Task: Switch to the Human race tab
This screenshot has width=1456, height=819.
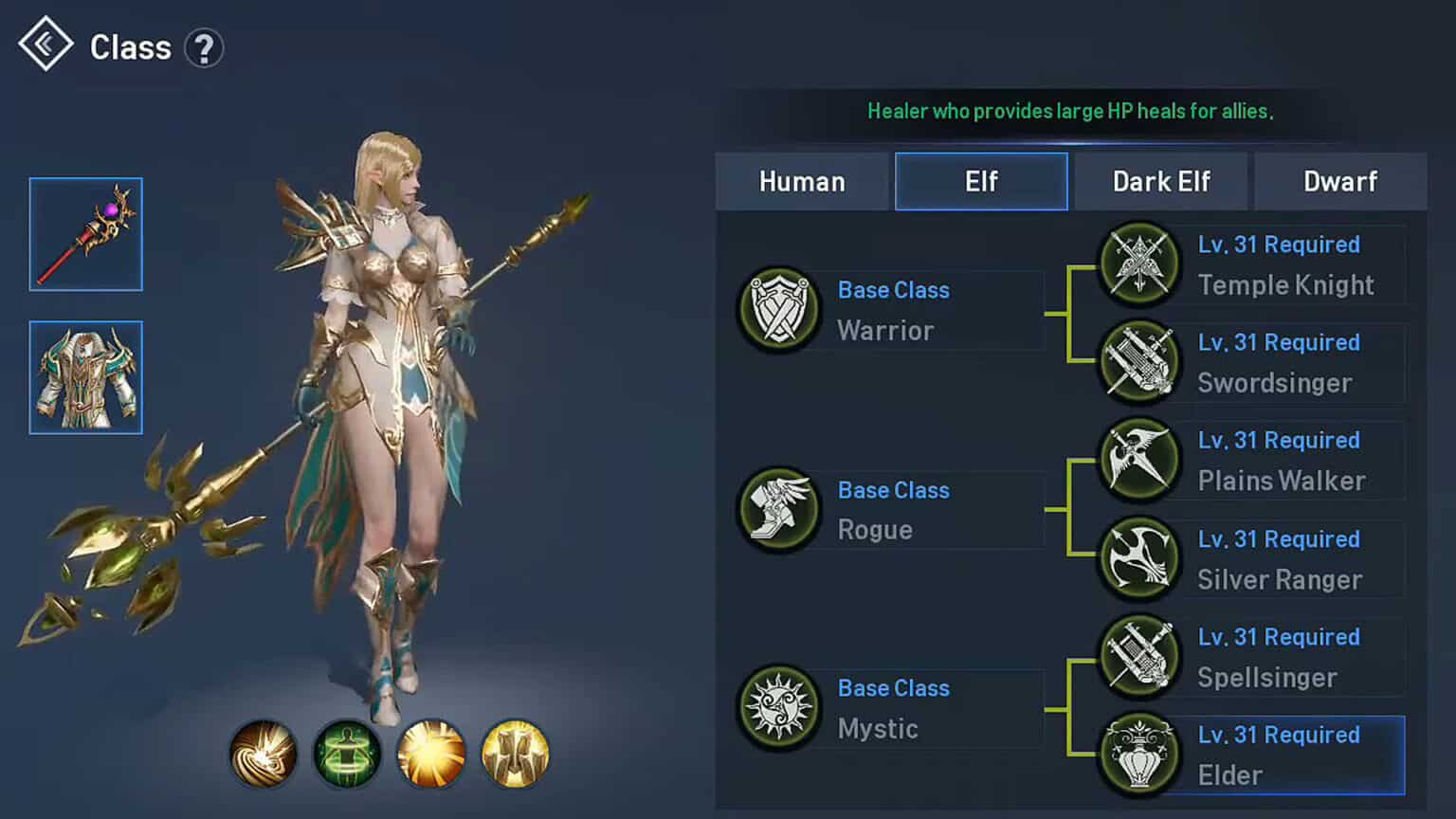Action: pos(802,181)
